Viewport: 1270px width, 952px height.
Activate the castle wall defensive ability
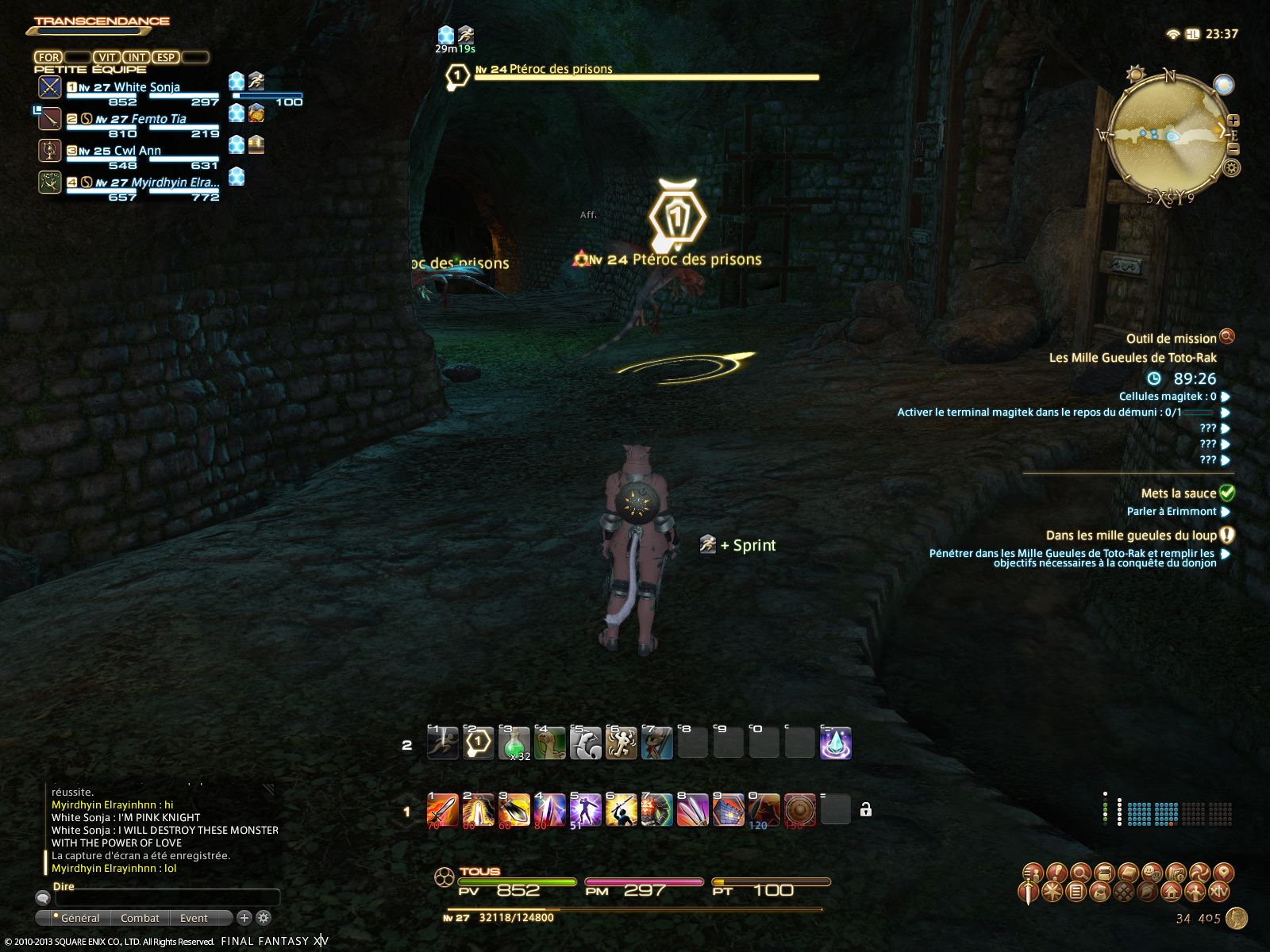coord(729,811)
